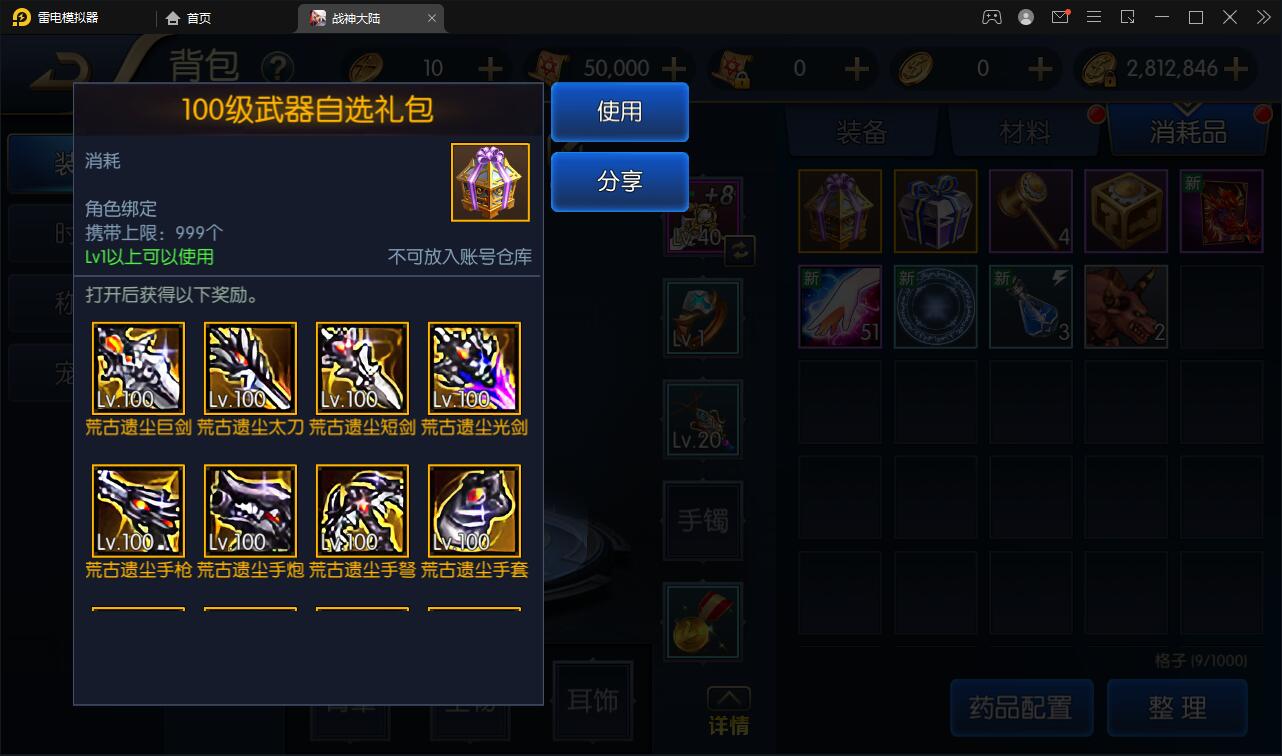Select the 荒古遗尘太刀 weapon icon
Image resolution: width=1282 pixels, height=756 pixels.
click(249, 367)
